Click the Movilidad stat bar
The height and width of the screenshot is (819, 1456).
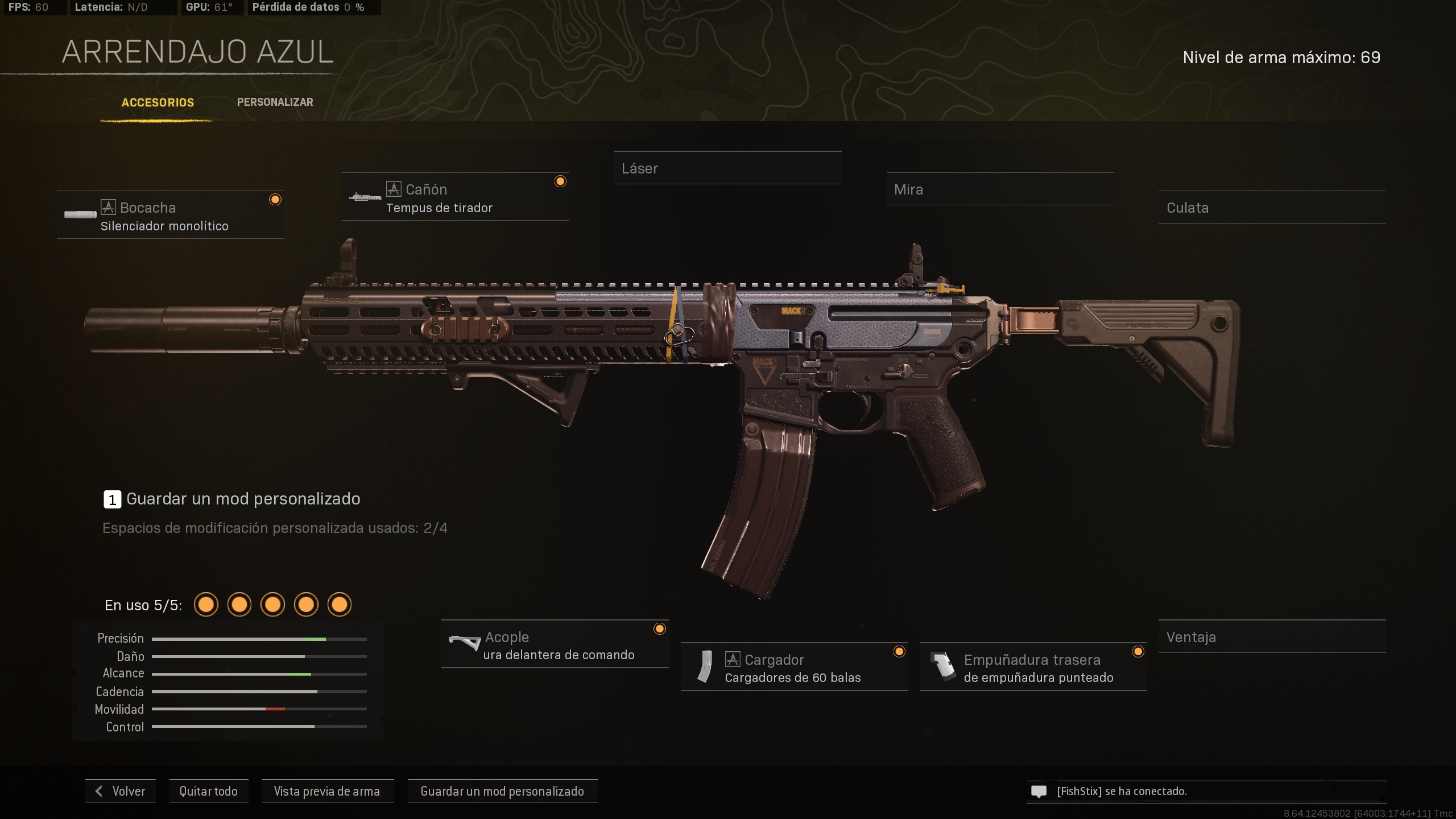(x=259, y=709)
